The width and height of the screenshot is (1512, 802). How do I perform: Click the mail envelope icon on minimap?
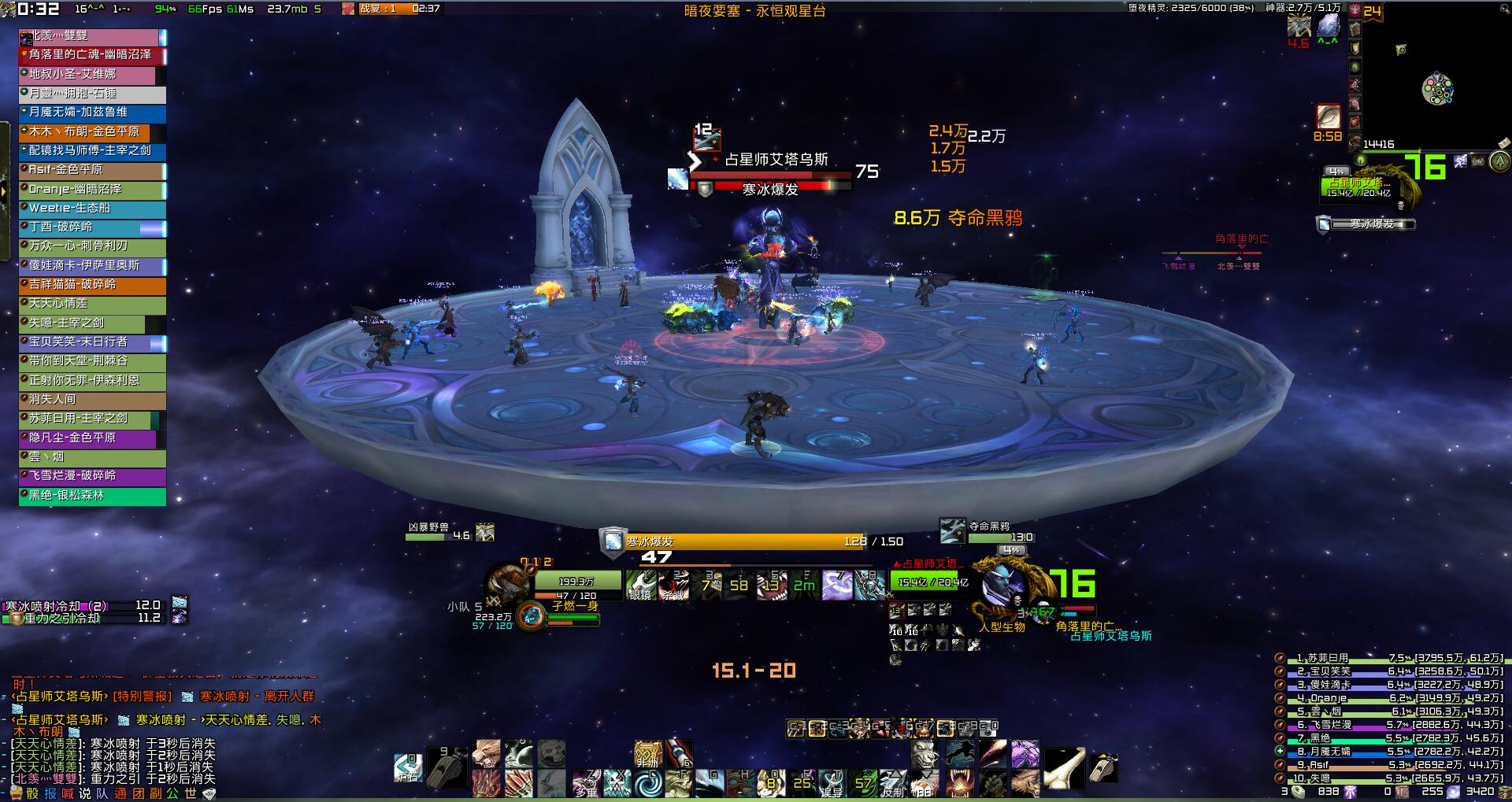1504,143
